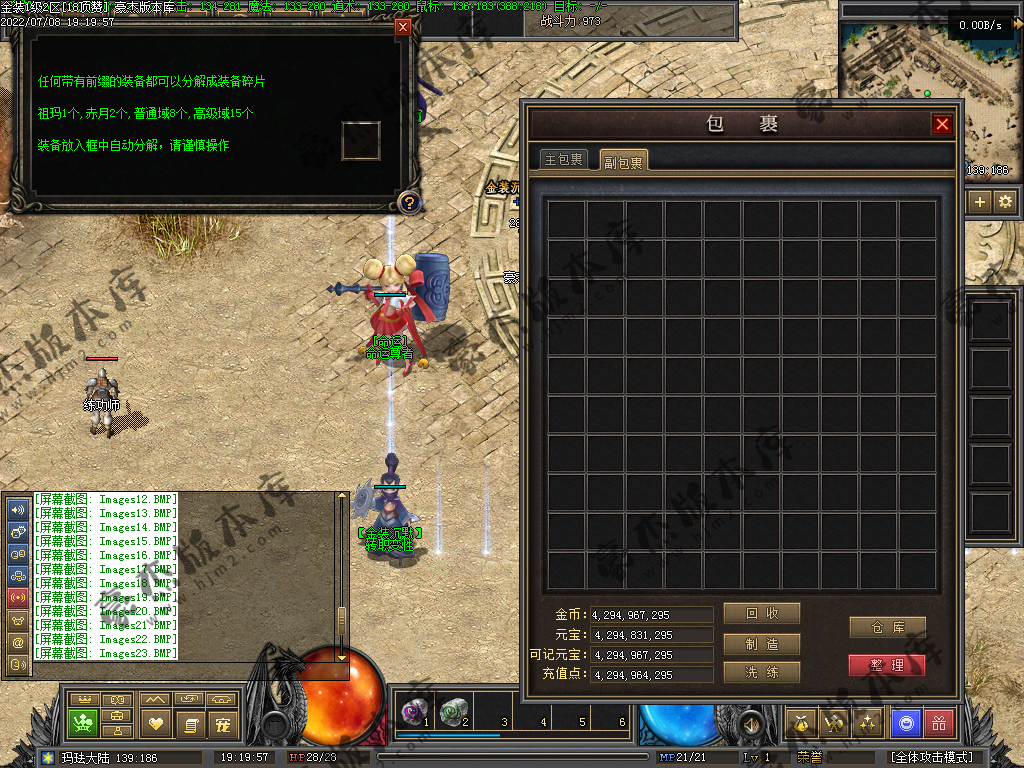Choose the 洗练 refine button
The image size is (1024, 768).
pos(761,672)
